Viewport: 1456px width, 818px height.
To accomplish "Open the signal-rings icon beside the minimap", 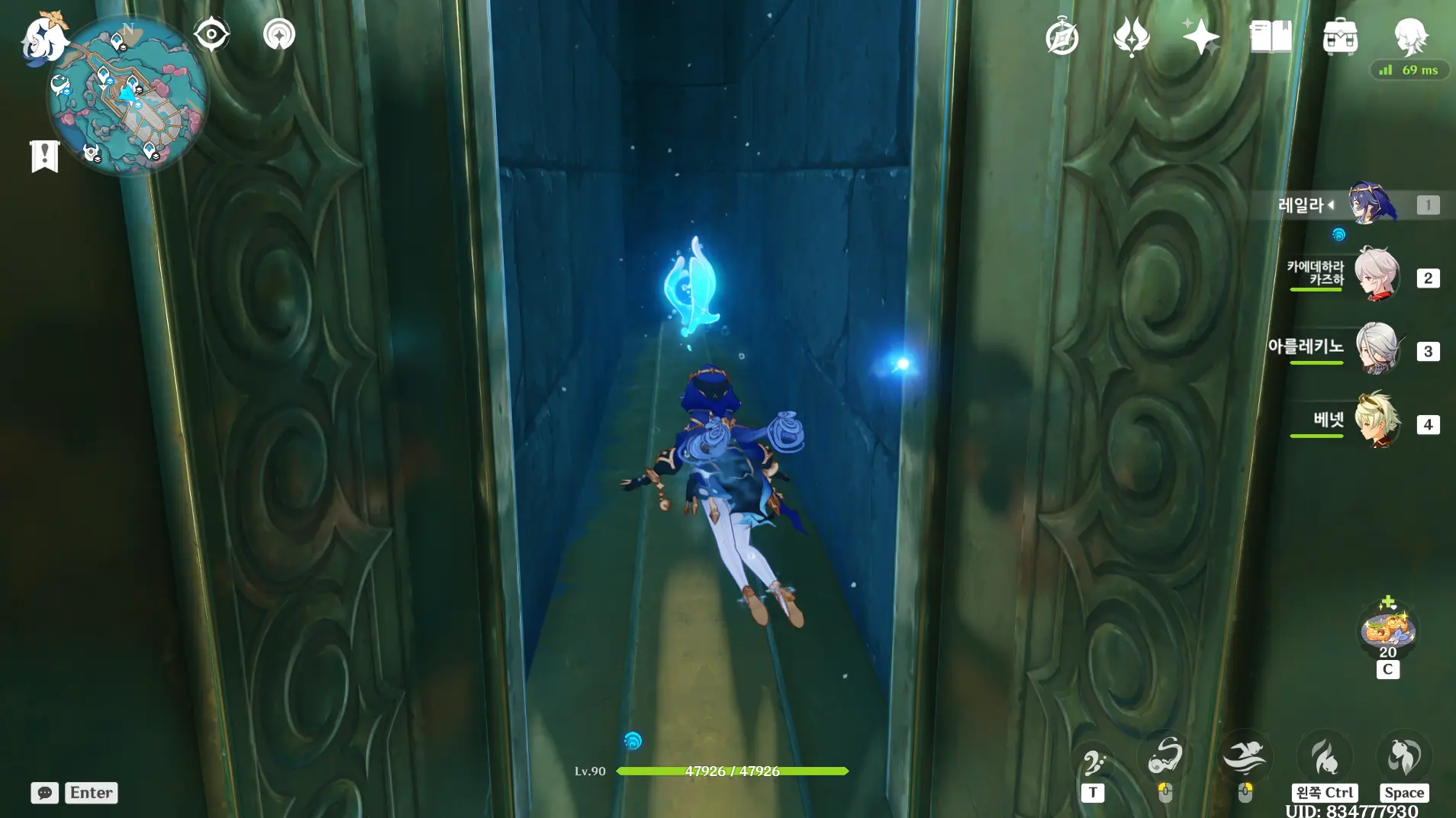I will pos(279,34).
